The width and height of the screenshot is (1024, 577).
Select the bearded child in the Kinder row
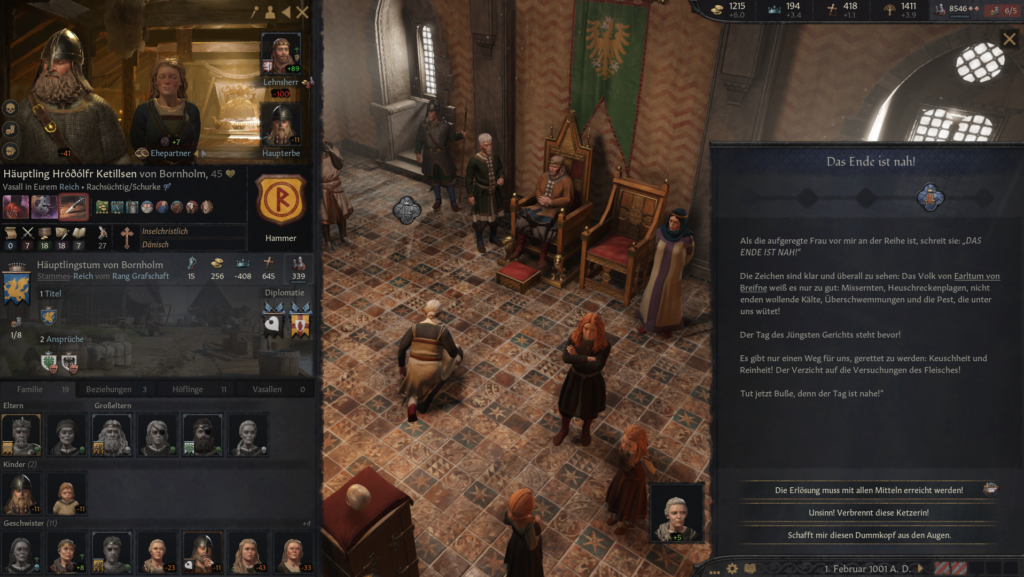click(x=22, y=493)
